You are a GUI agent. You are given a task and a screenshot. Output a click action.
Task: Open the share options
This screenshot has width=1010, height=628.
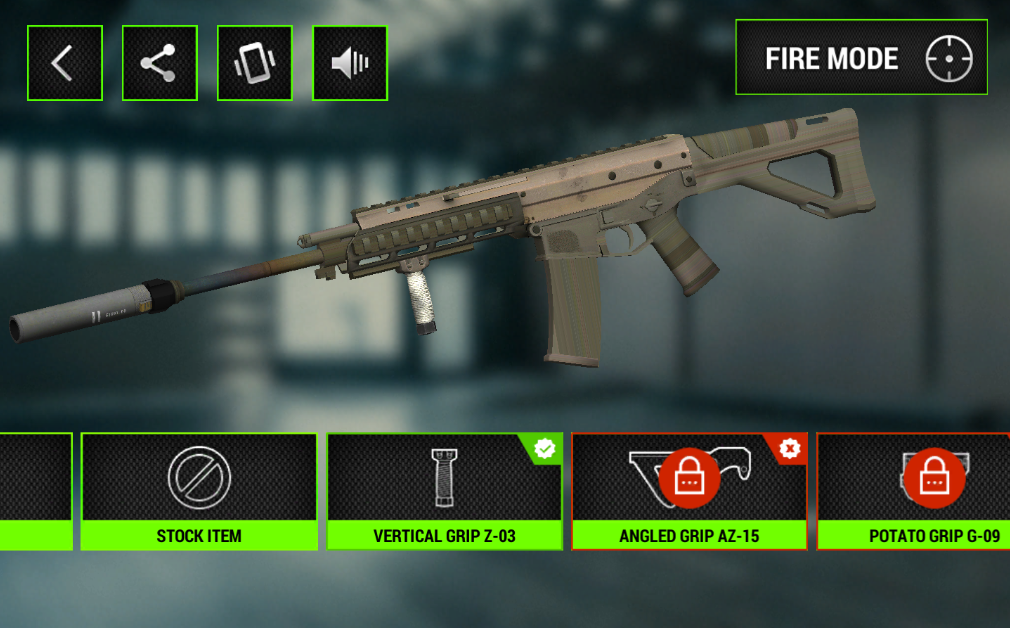pyautogui.click(x=160, y=63)
